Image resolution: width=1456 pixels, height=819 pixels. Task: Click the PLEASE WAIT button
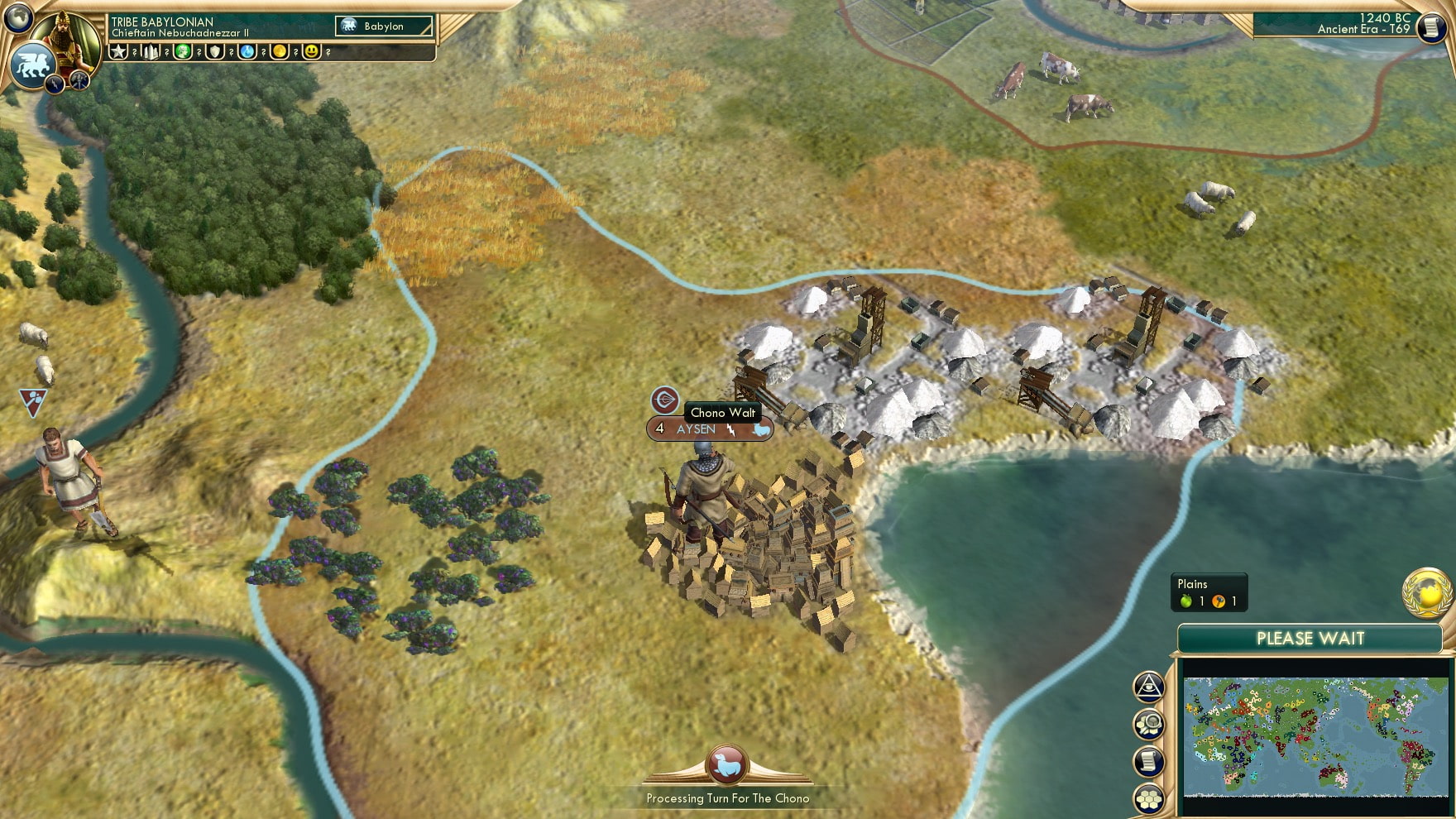click(1310, 639)
